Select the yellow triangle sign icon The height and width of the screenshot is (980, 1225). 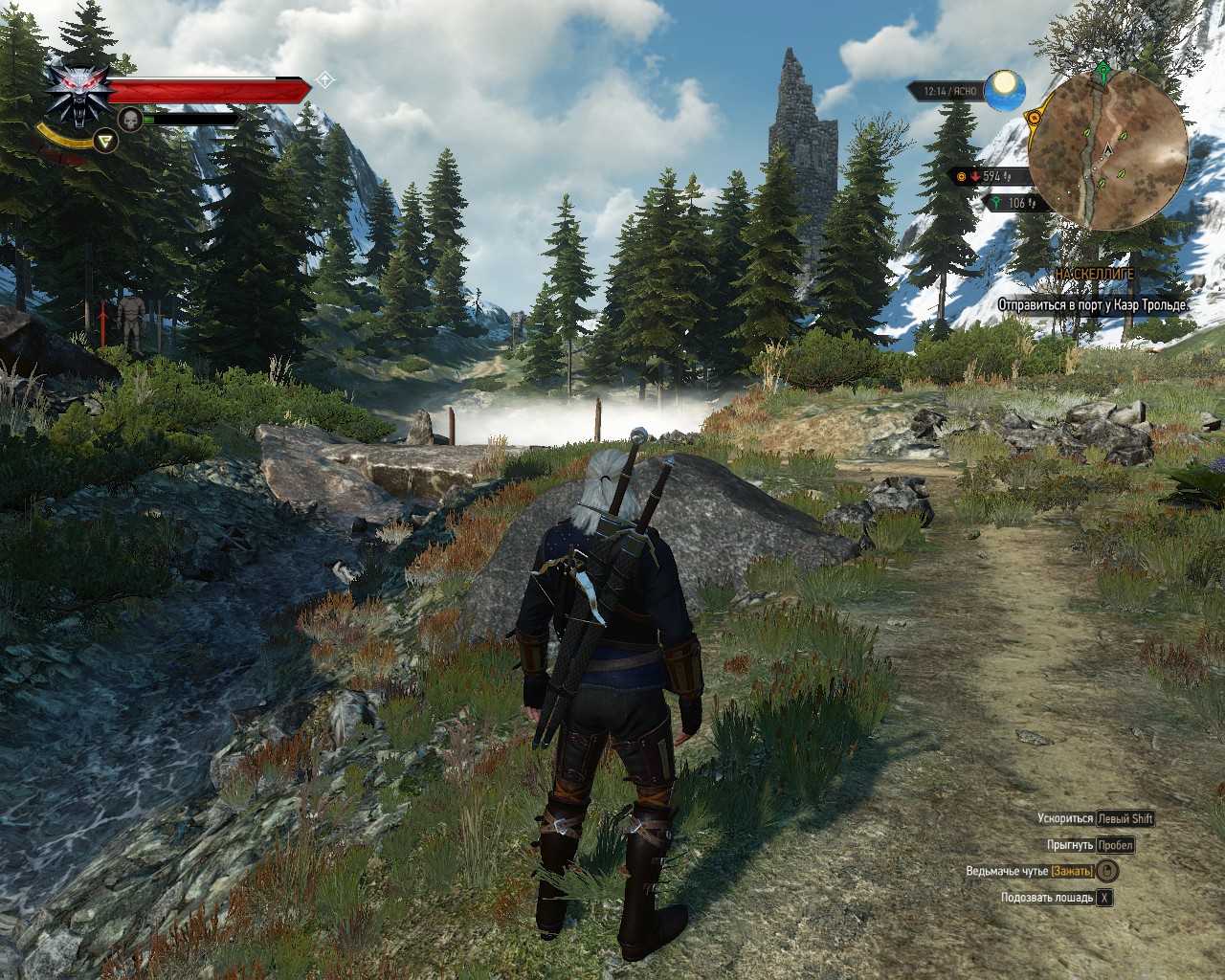tap(107, 142)
